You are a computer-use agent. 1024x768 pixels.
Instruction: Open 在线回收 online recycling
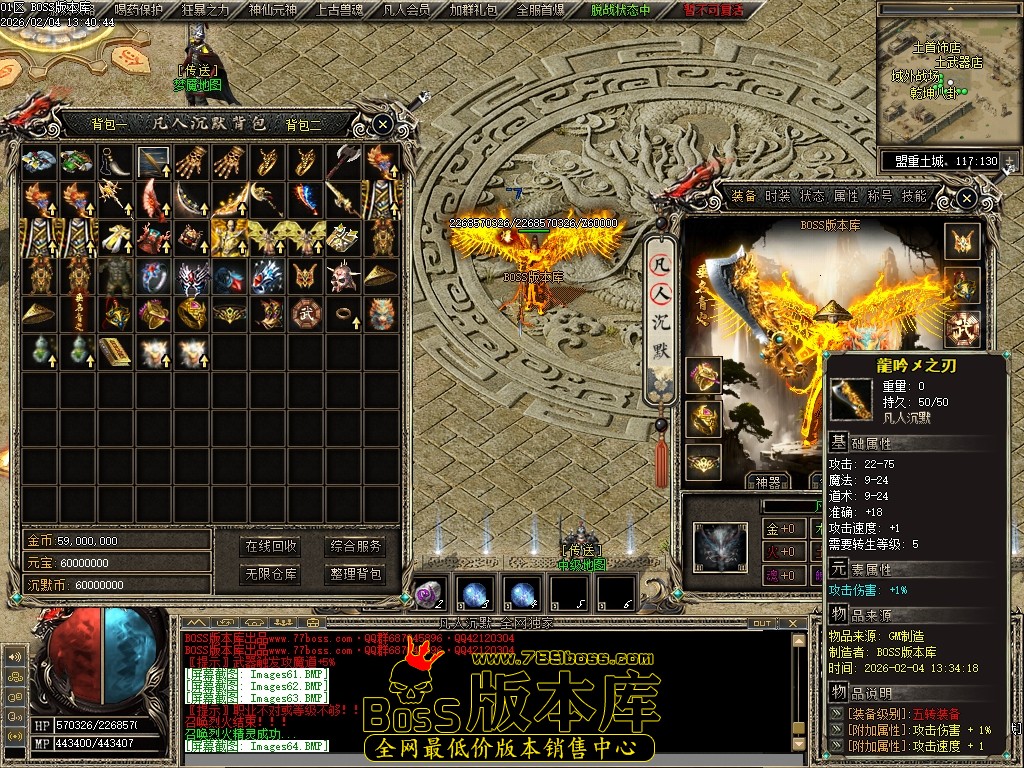[271, 546]
